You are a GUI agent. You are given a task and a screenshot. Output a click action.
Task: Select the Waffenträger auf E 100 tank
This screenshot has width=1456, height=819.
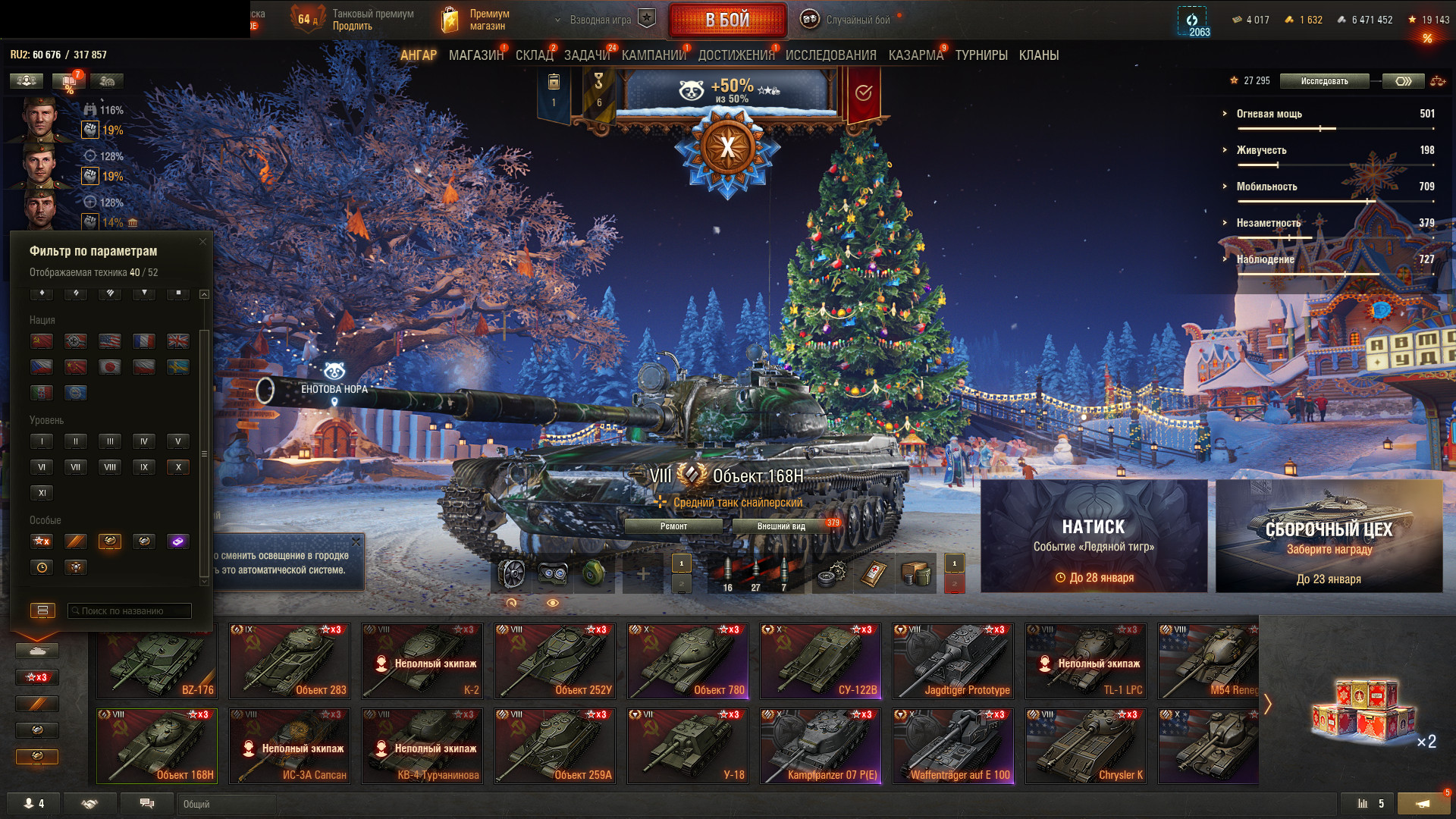point(953,746)
